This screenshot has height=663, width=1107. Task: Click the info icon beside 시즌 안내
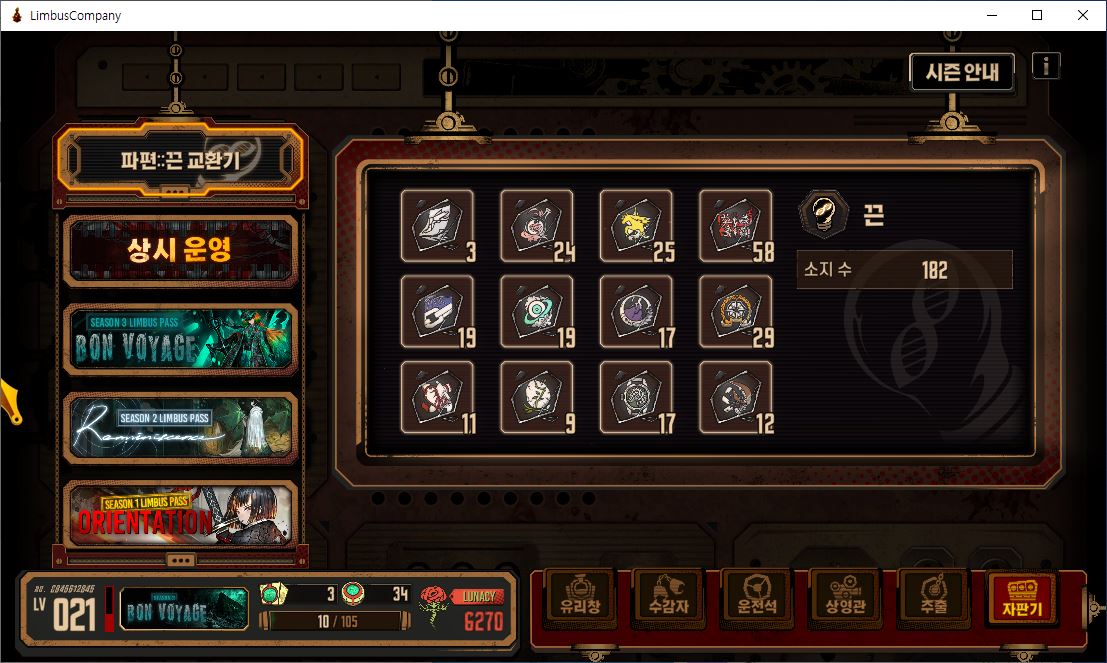coord(1046,66)
